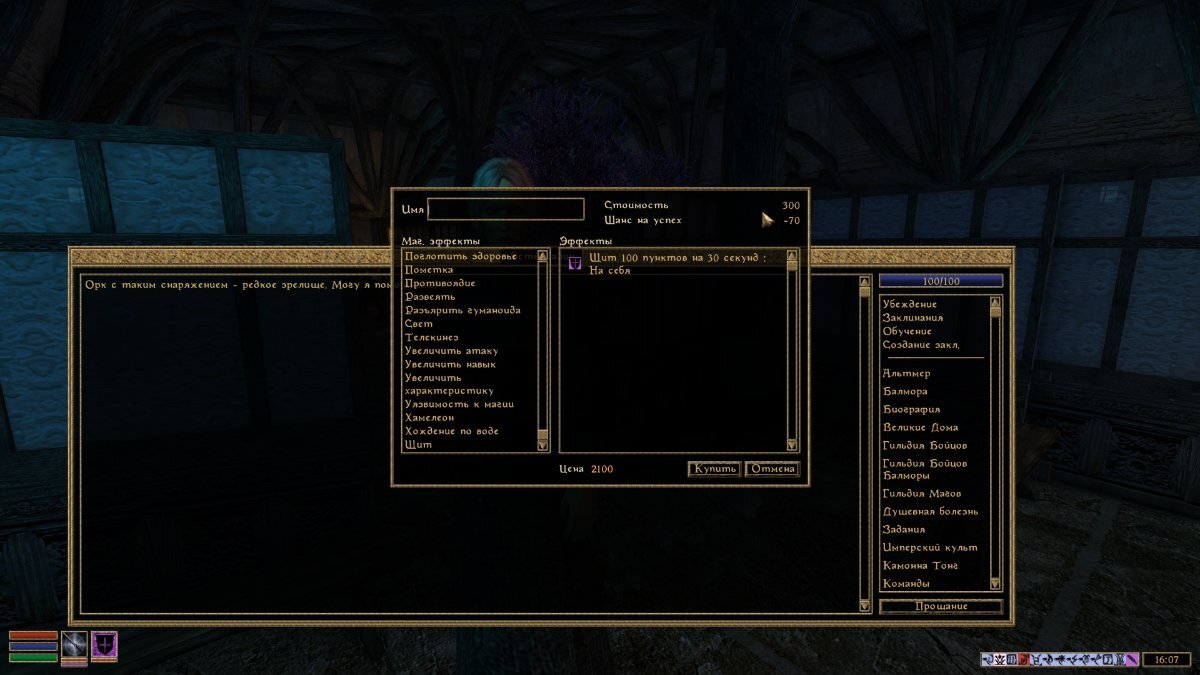
Task: Pick the Хождение по воде effect
Action: click(x=452, y=431)
